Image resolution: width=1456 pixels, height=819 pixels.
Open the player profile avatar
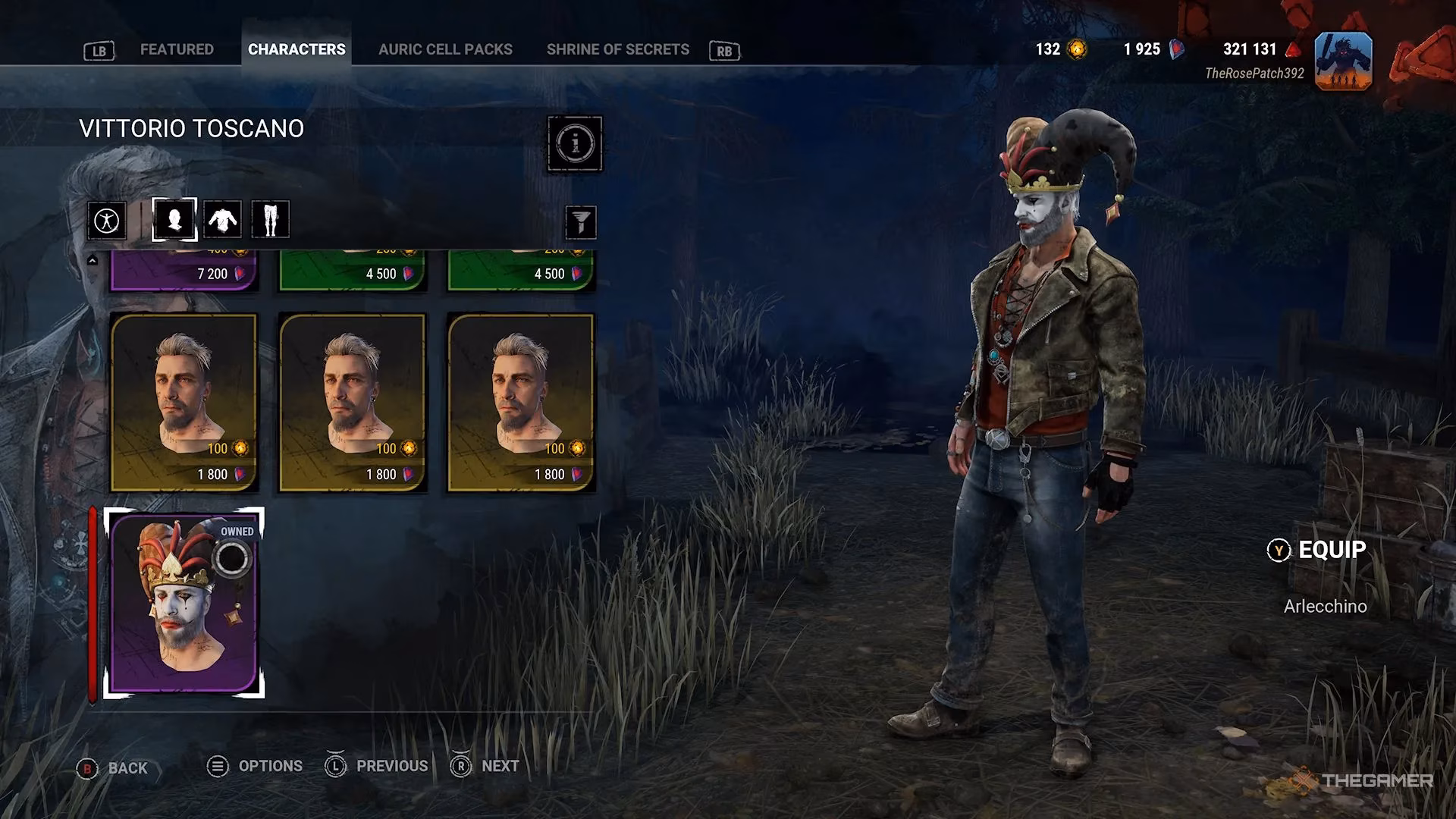point(1343,61)
